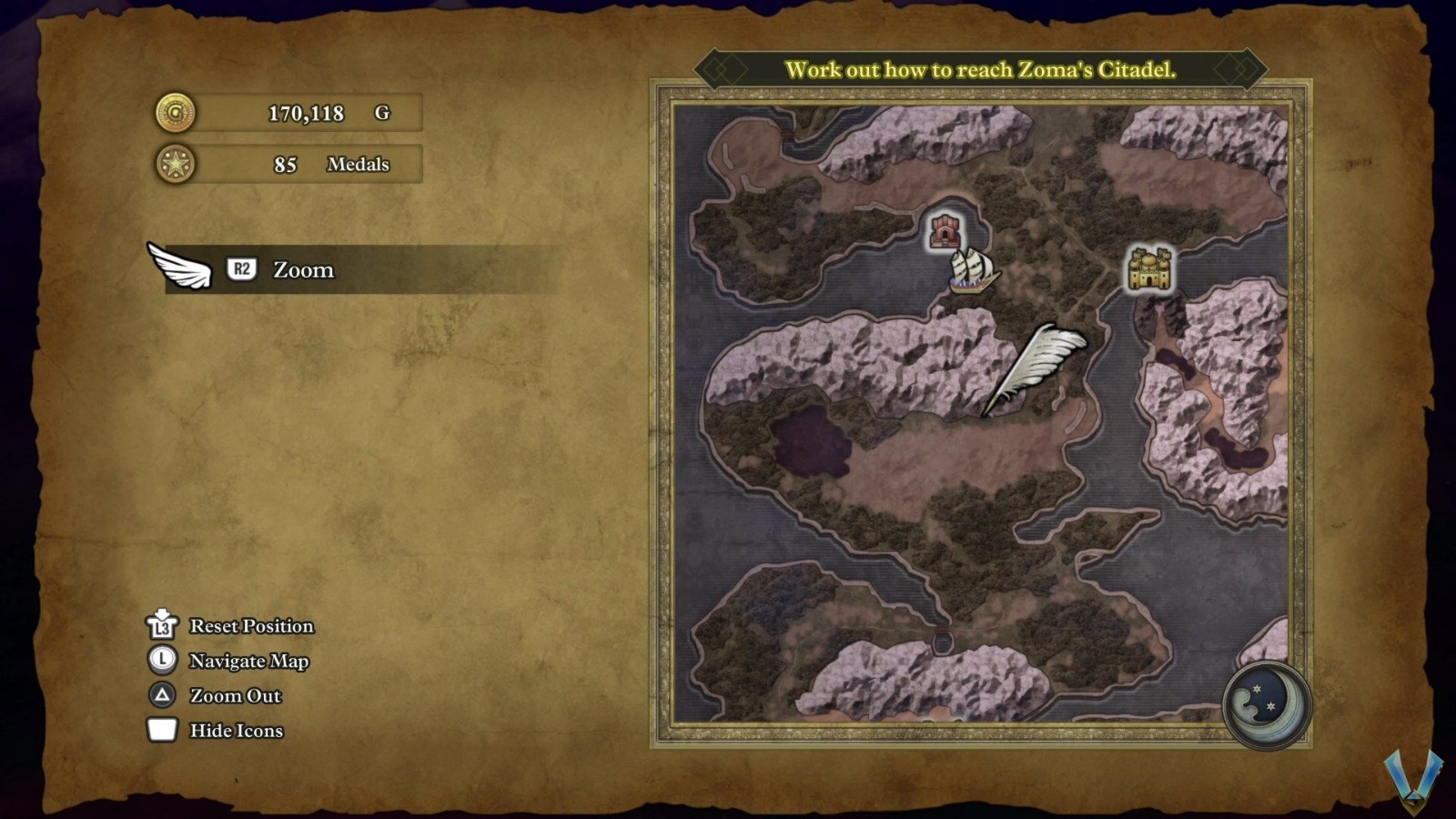Click the objective banner about Zoma's Citadel
The width and height of the screenshot is (1456, 819).
click(x=980, y=69)
